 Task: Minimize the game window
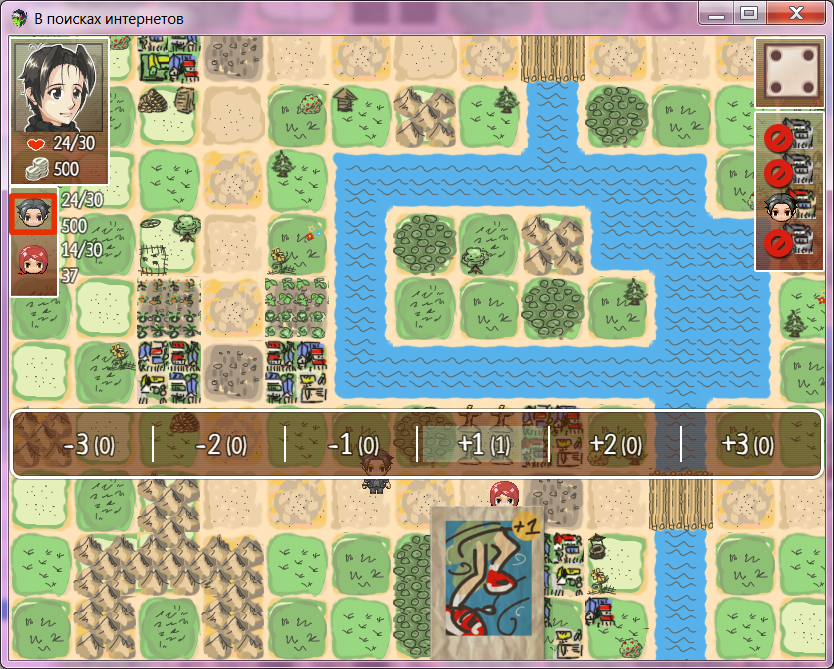click(714, 14)
